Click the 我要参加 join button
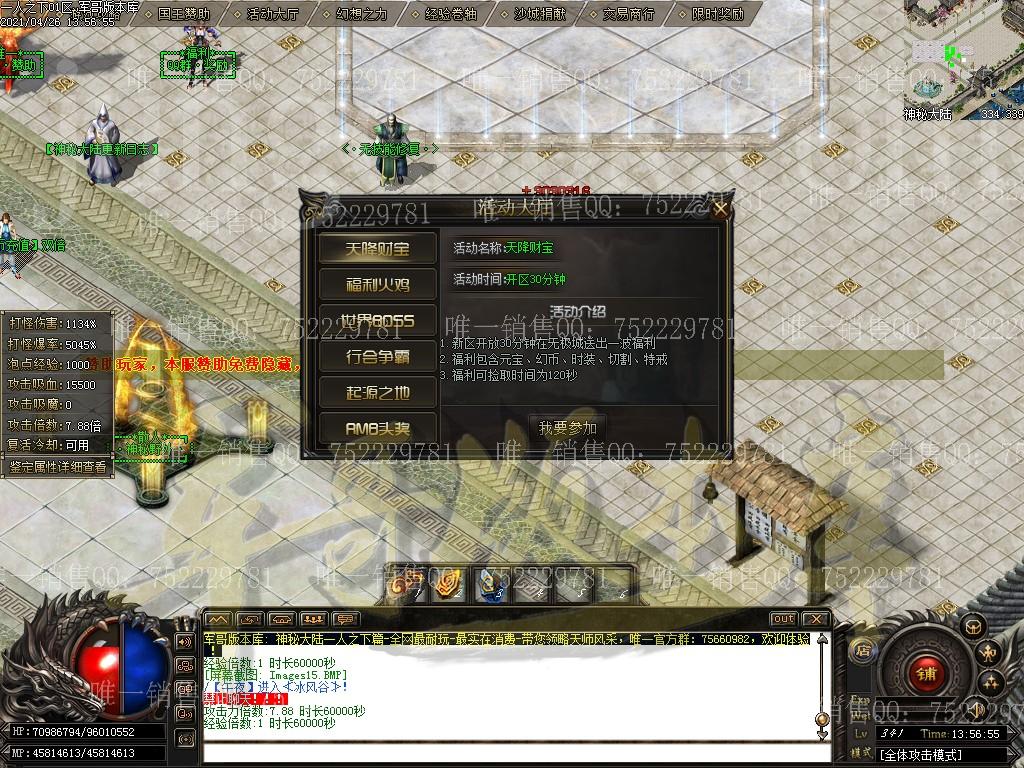 [x=567, y=428]
